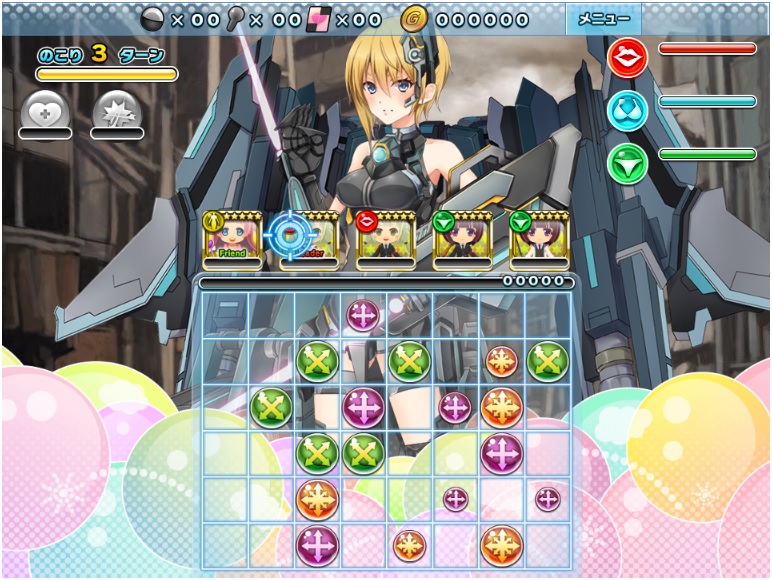Image resolution: width=772 pixels, height=580 pixels.
Task: Select the Friend character portrait
Action: [x=233, y=241]
